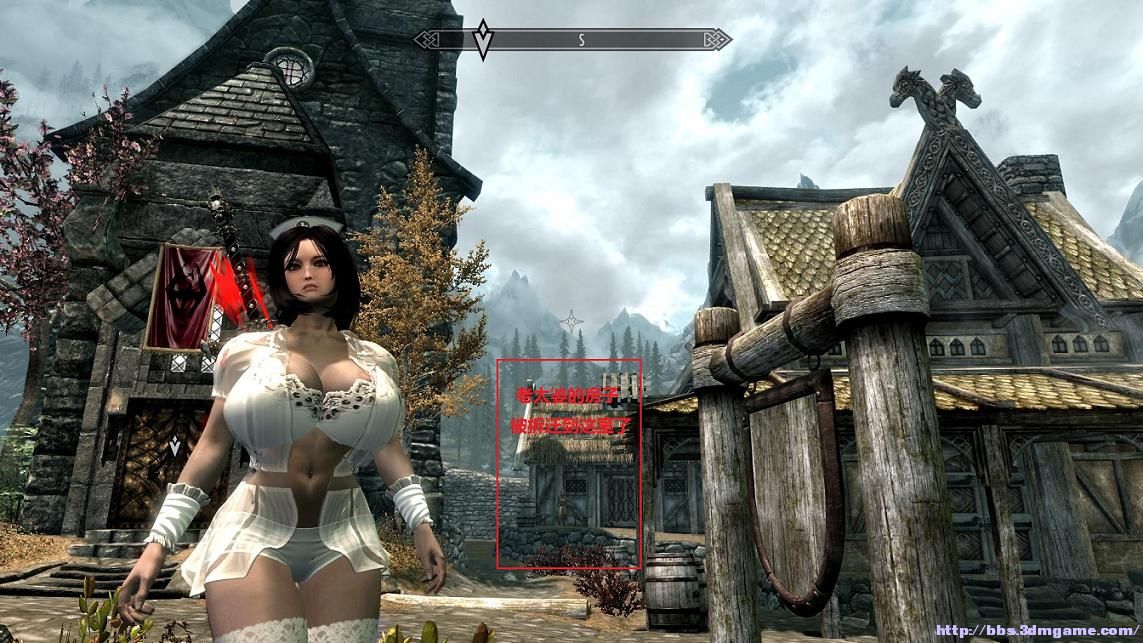This screenshot has width=1143, height=643.
Task: Select the S heading on the compass bar
Action: point(581,40)
